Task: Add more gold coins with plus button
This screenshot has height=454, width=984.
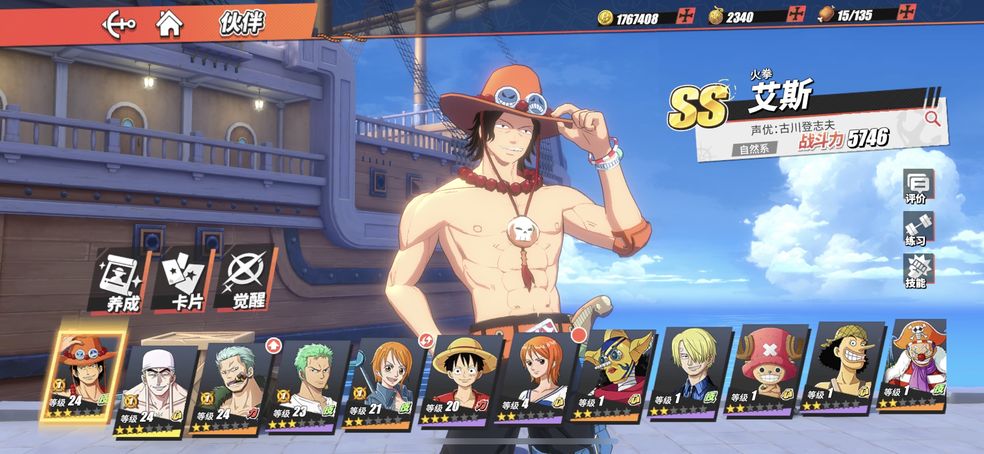Action: tap(686, 16)
